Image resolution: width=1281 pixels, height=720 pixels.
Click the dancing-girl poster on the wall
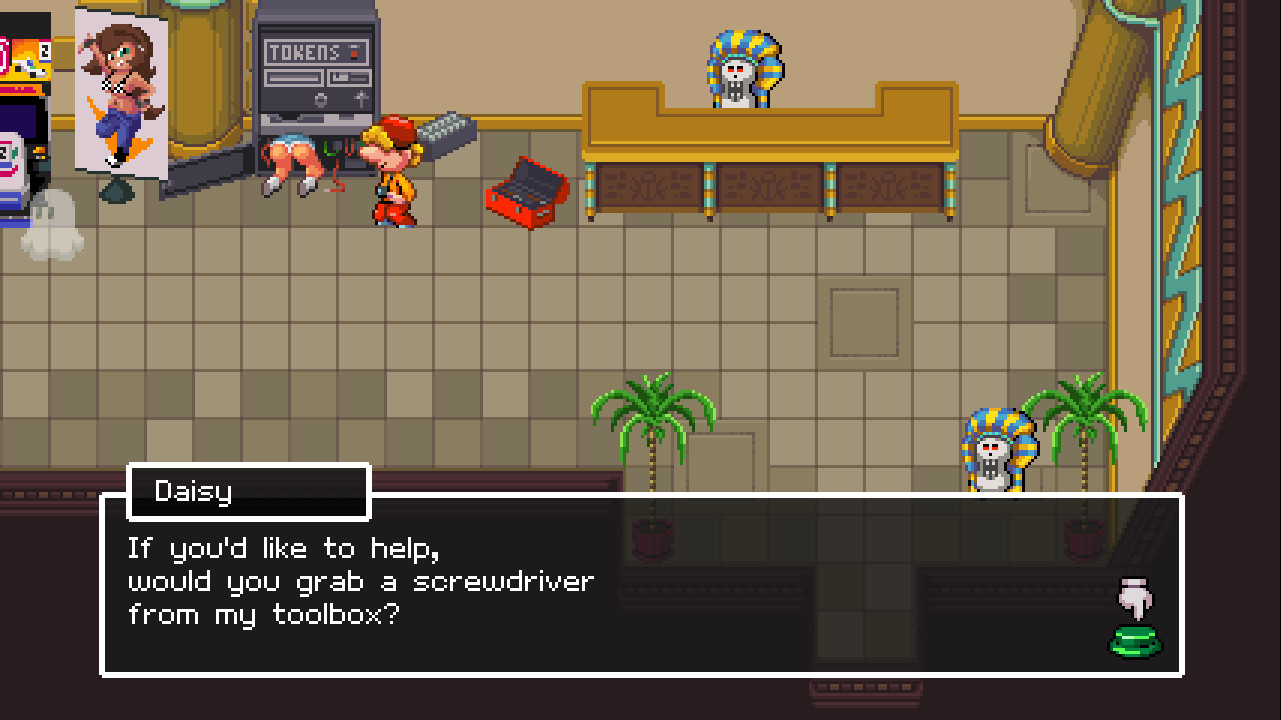[120, 90]
